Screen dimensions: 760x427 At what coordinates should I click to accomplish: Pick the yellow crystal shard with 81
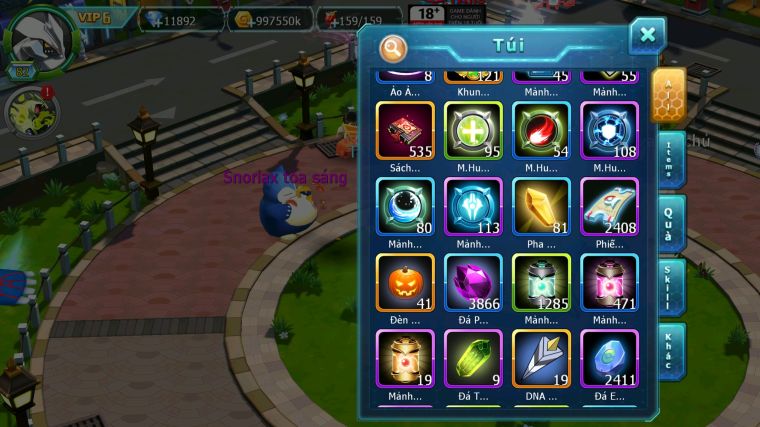point(541,207)
